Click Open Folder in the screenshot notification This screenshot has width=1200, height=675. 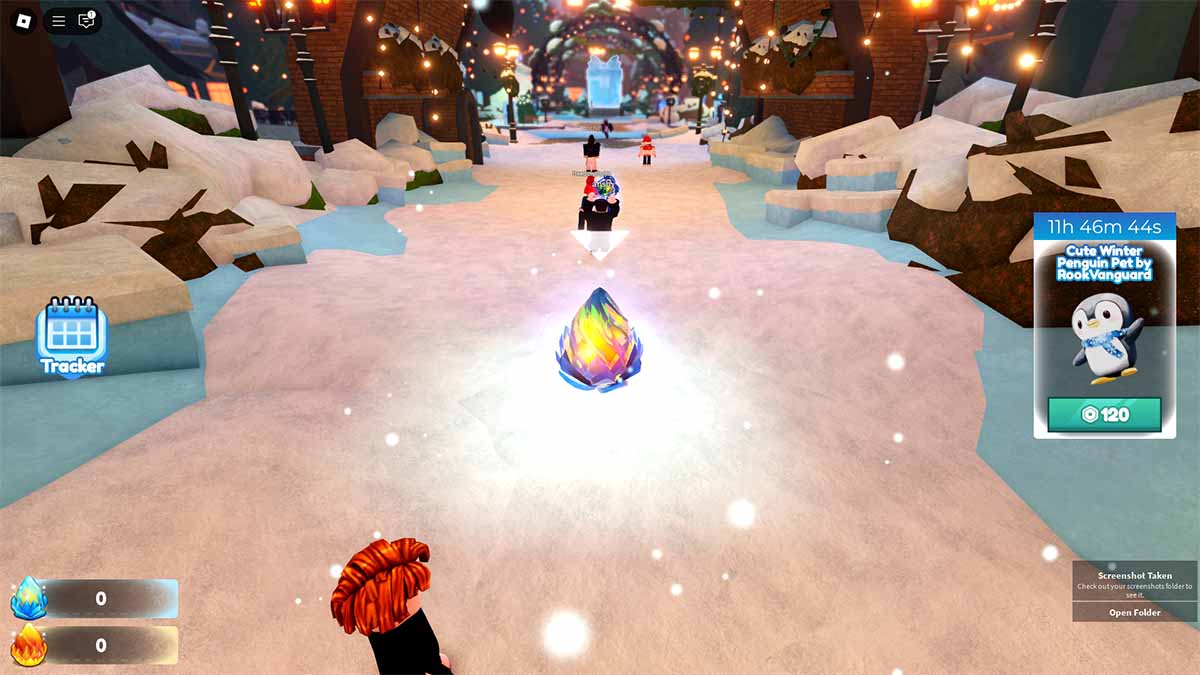pyautogui.click(x=1134, y=612)
